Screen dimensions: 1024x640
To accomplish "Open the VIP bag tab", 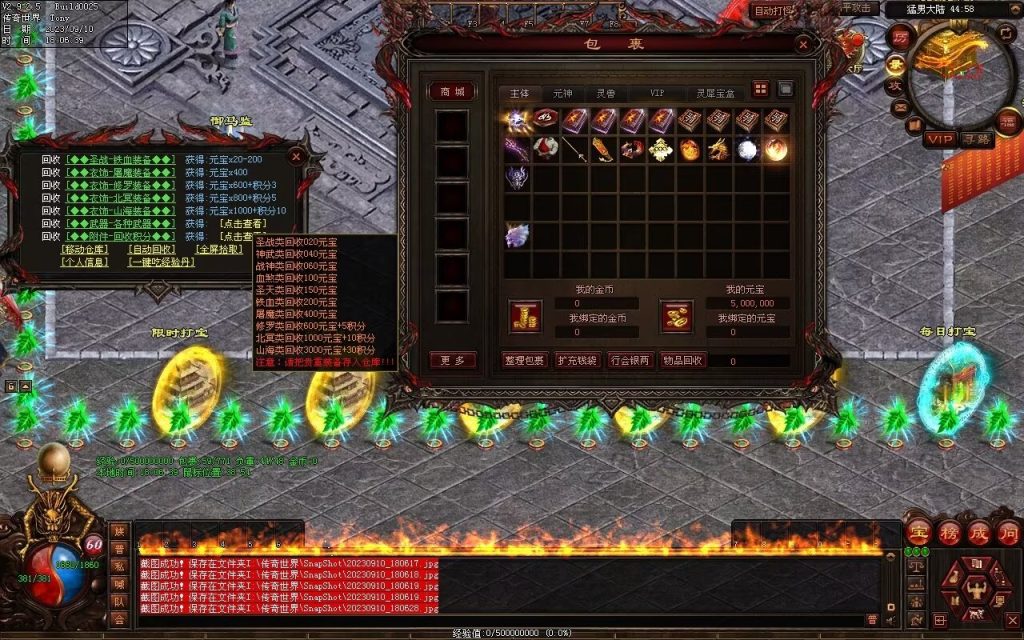I will (x=656, y=92).
